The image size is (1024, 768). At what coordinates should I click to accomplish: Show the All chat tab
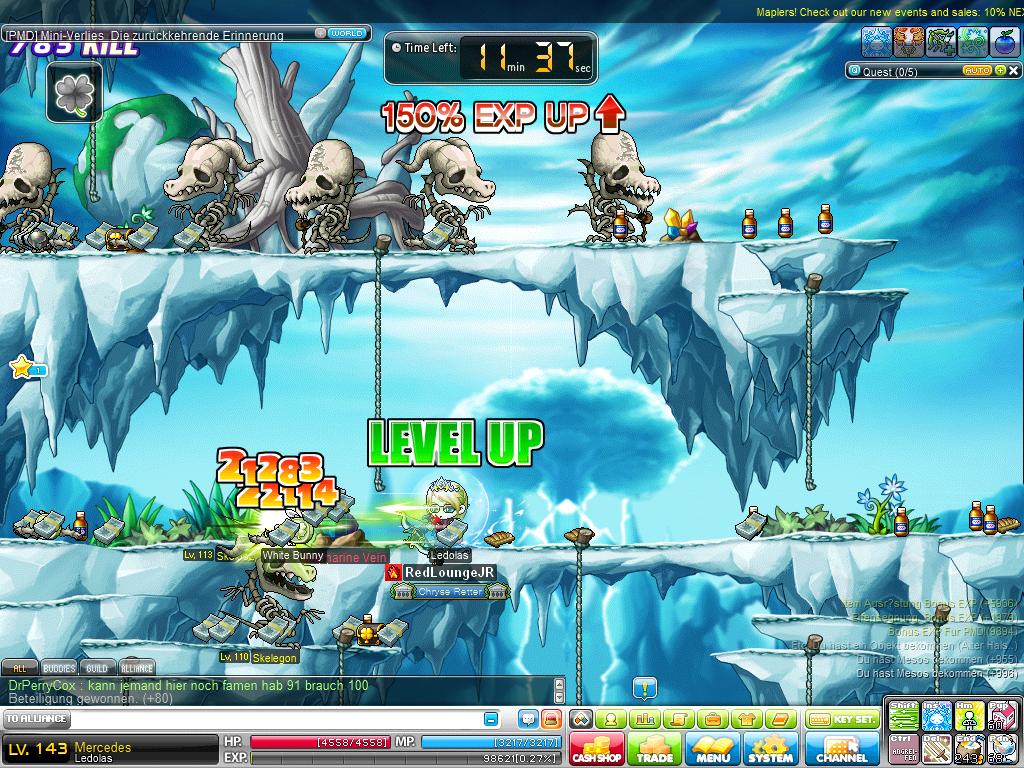(19, 668)
